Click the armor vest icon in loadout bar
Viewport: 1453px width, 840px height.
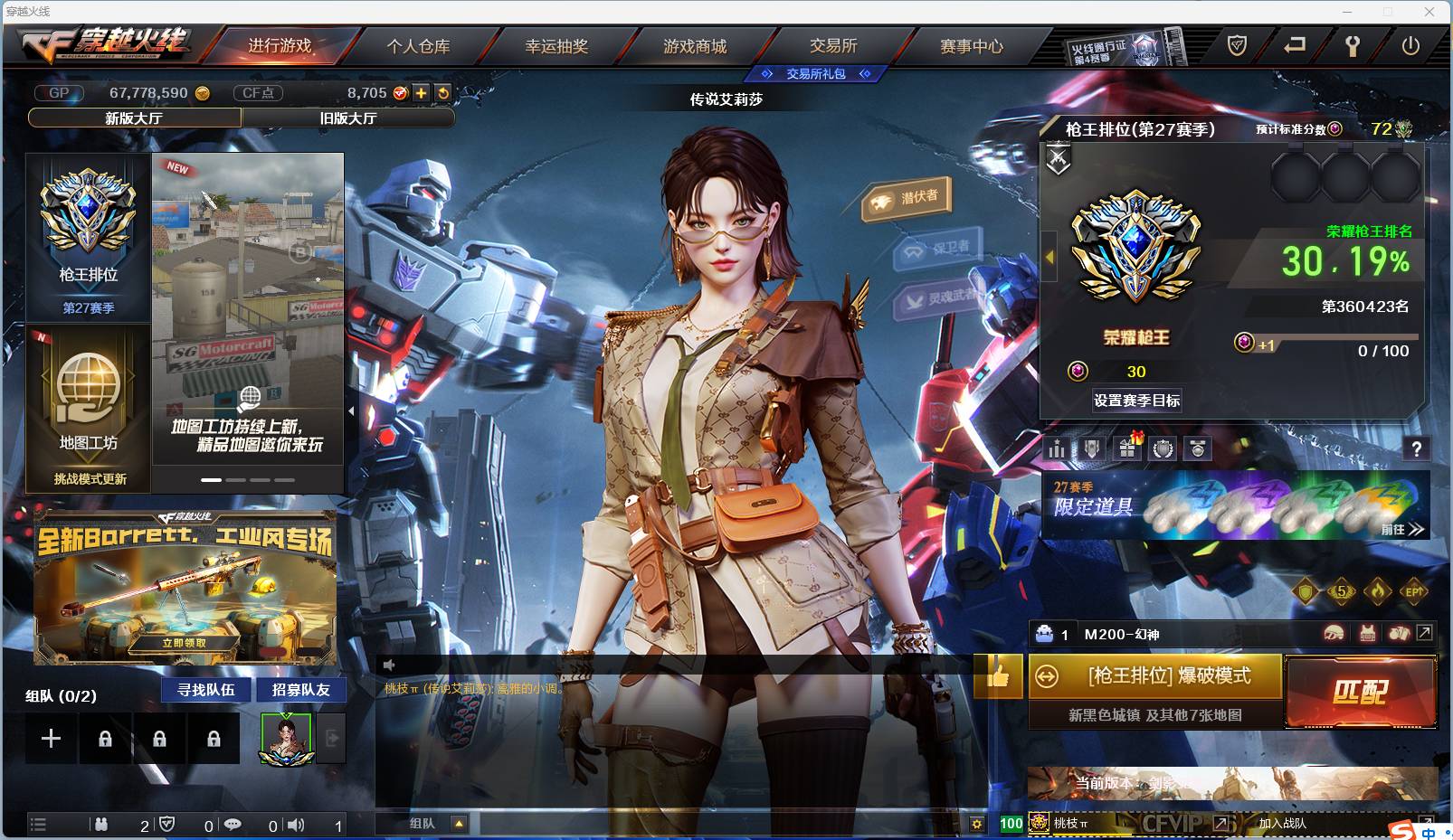coord(1367,633)
